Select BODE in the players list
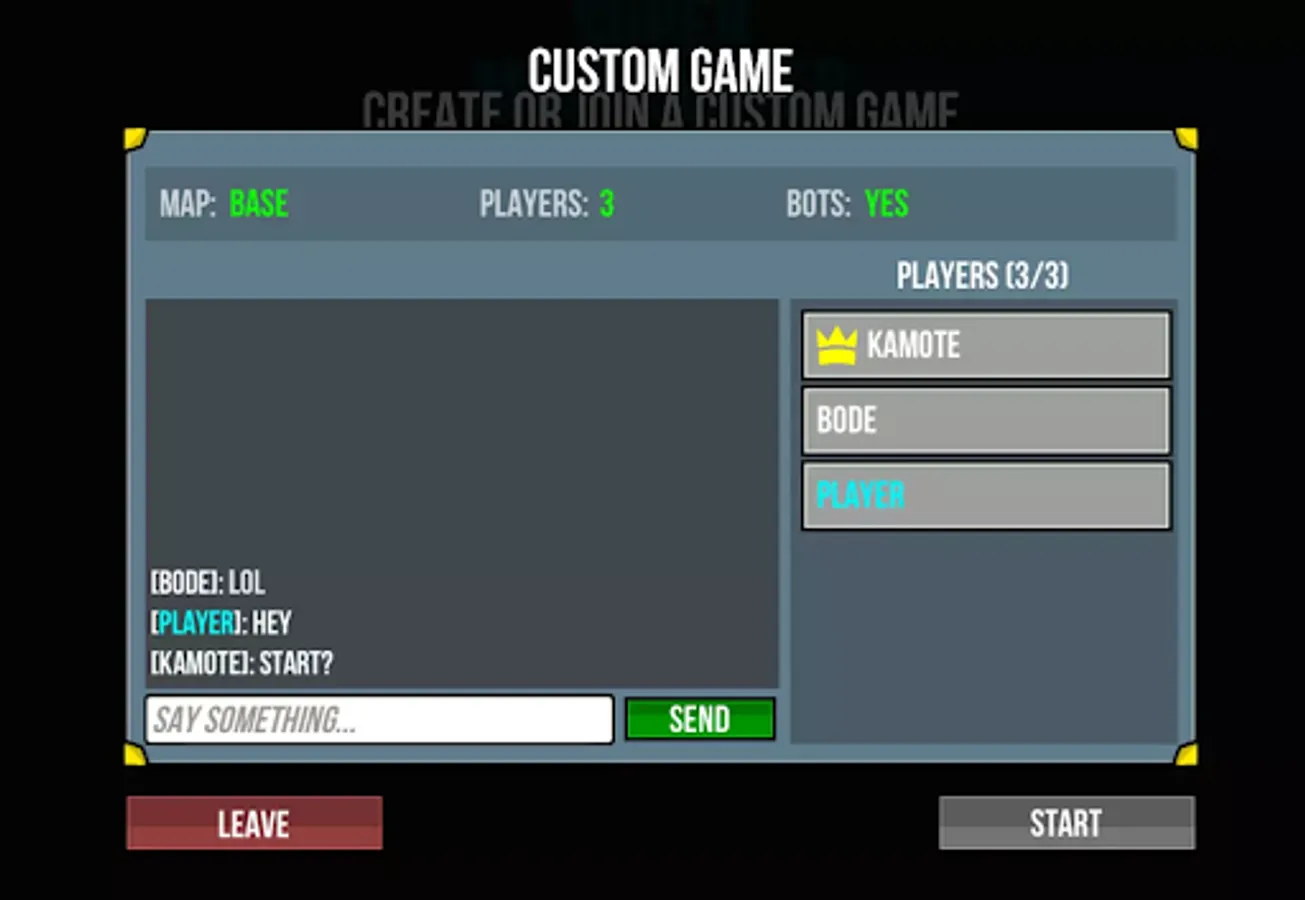The height and width of the screenshot is (900, 1305). (985, 420)
